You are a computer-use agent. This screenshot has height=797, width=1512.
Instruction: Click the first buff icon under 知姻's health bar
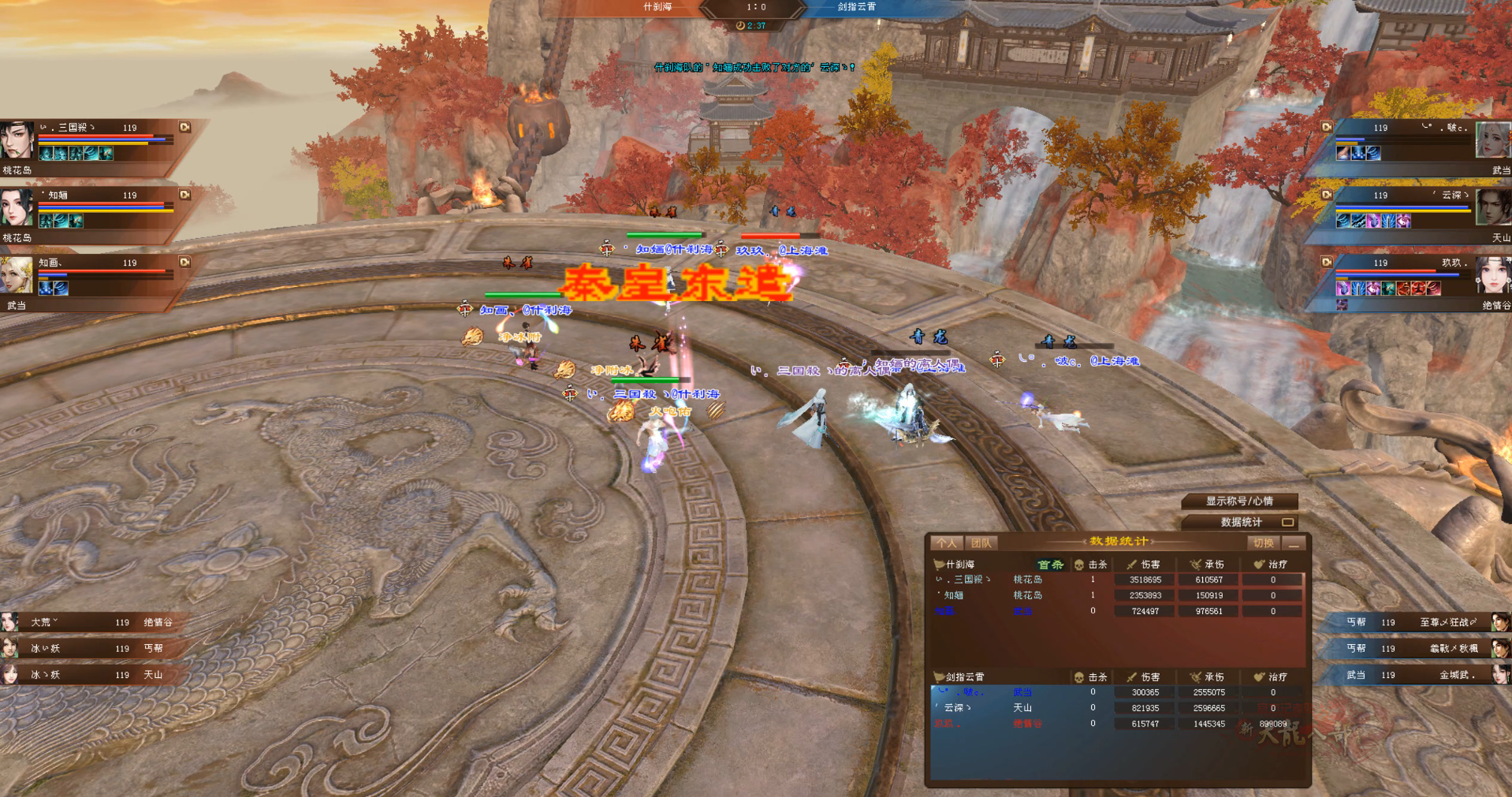coord(45,221)
